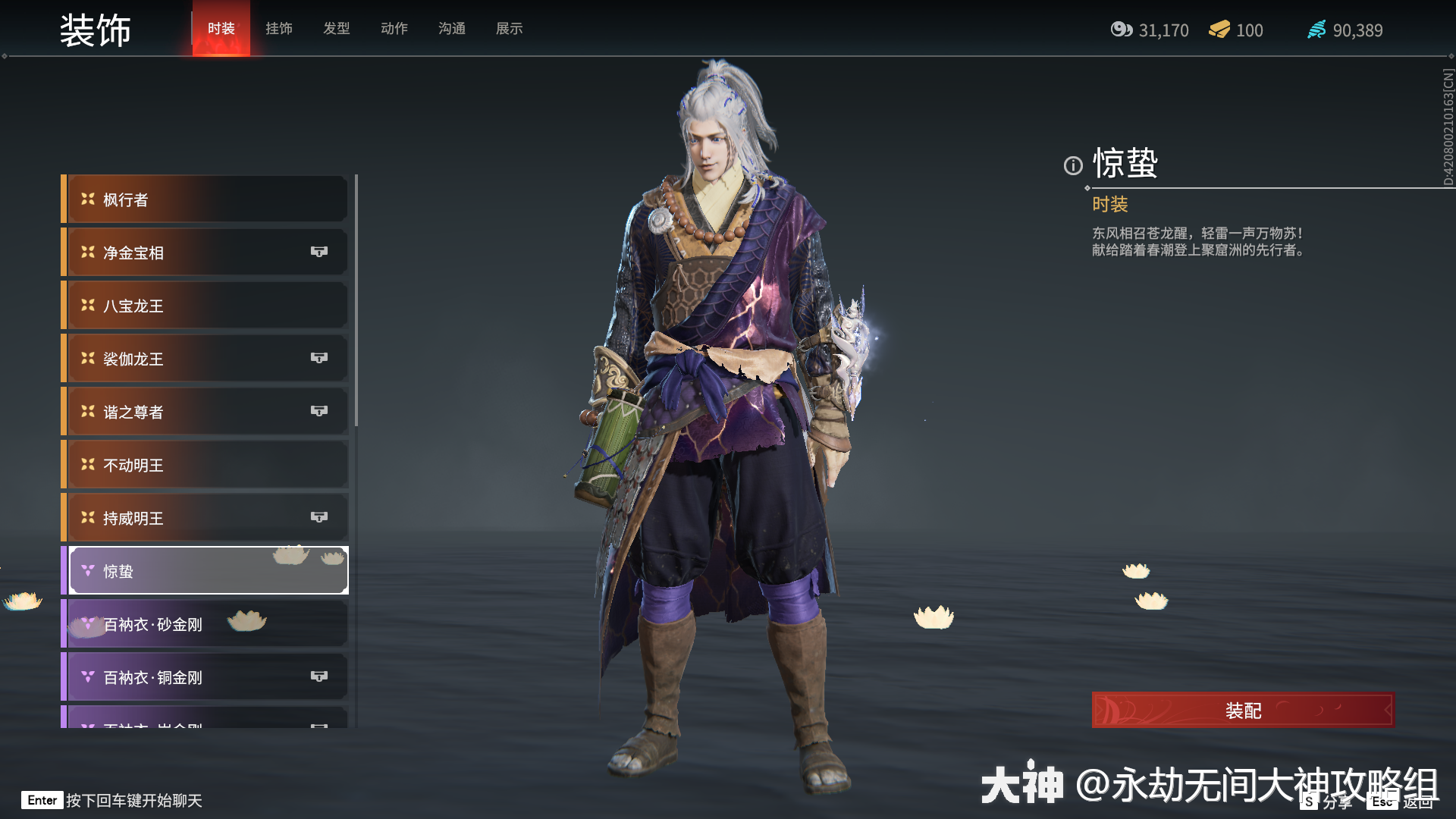
Task: Switch to the 发型 tab
Action: coord(337,28)
